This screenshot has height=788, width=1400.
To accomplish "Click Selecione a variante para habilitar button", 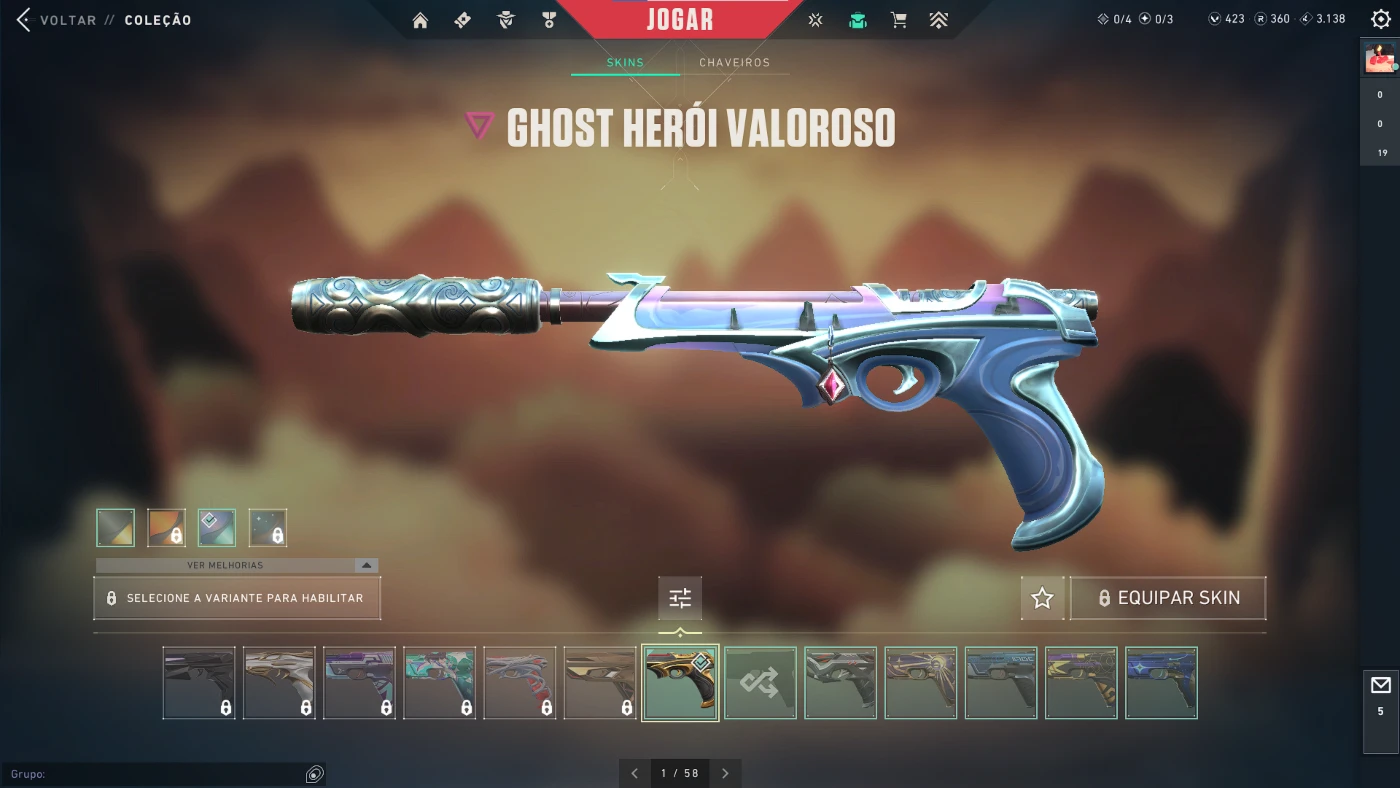I will point(237,598).
